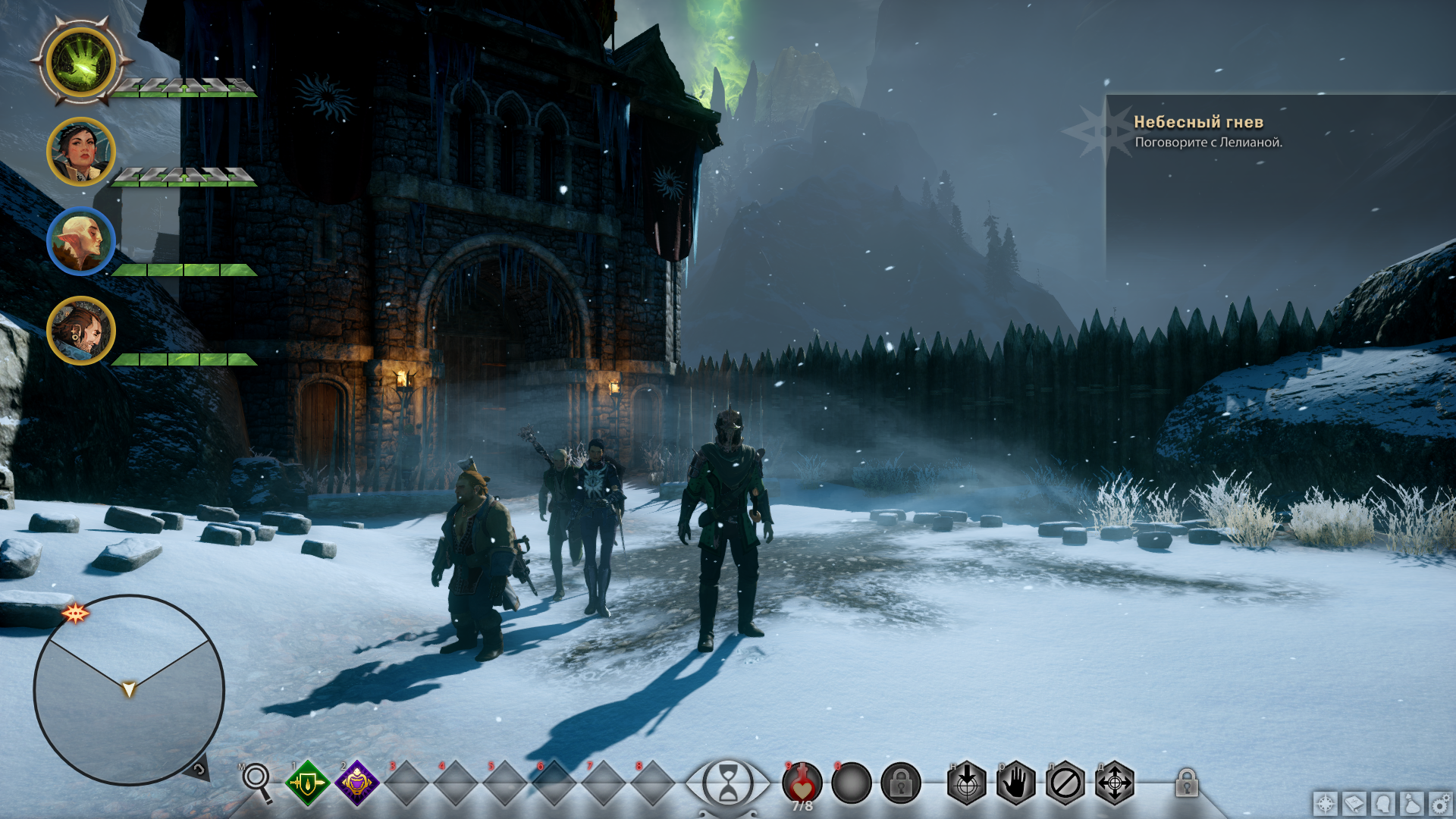The height and width of the screenshot is (819, 1456).
Task: Toggle the hourglass tactical camera button
Action: 727,783
